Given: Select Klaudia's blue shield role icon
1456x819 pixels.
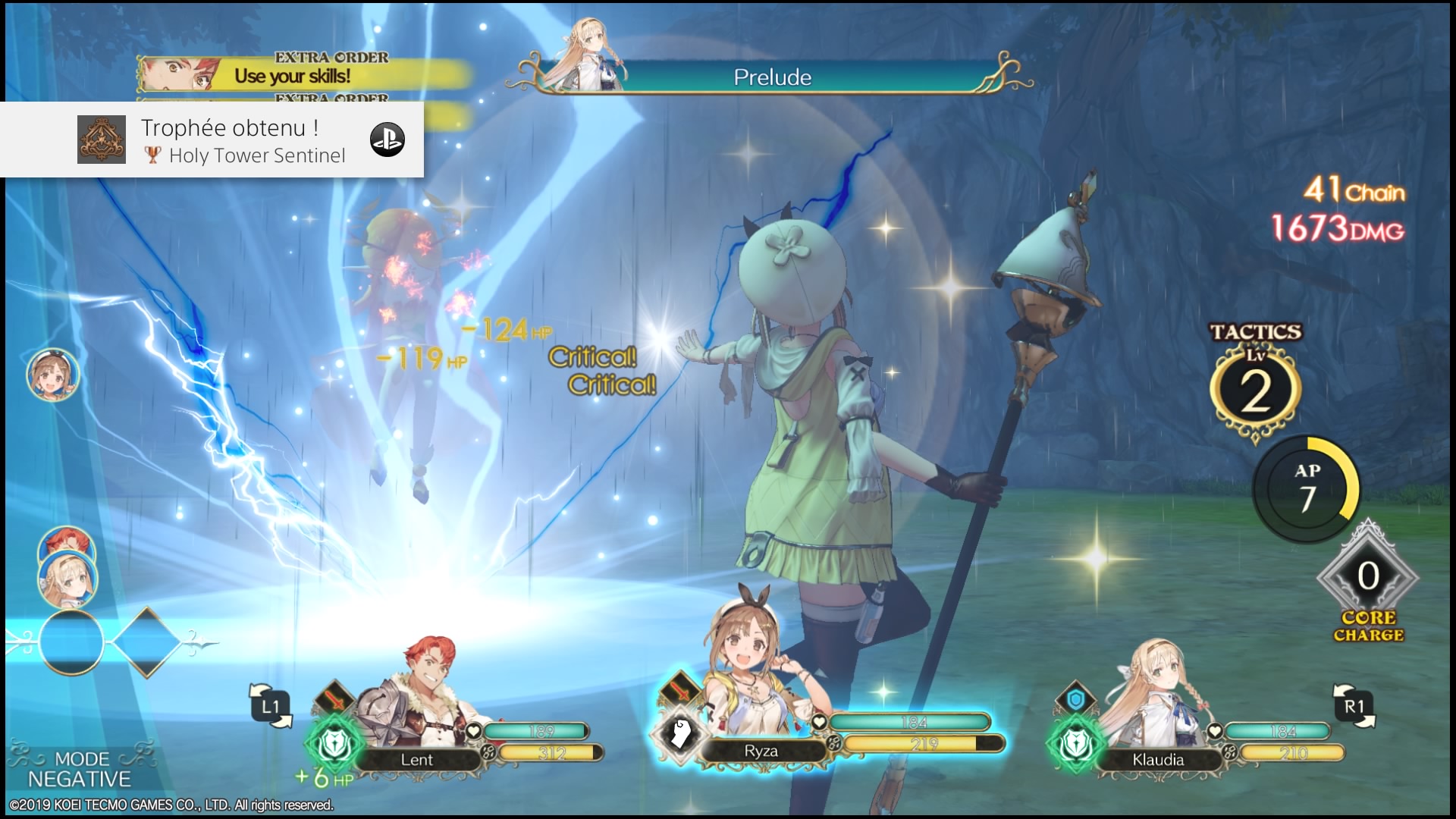Looking at the screenshot, I should coord(1075,700).
